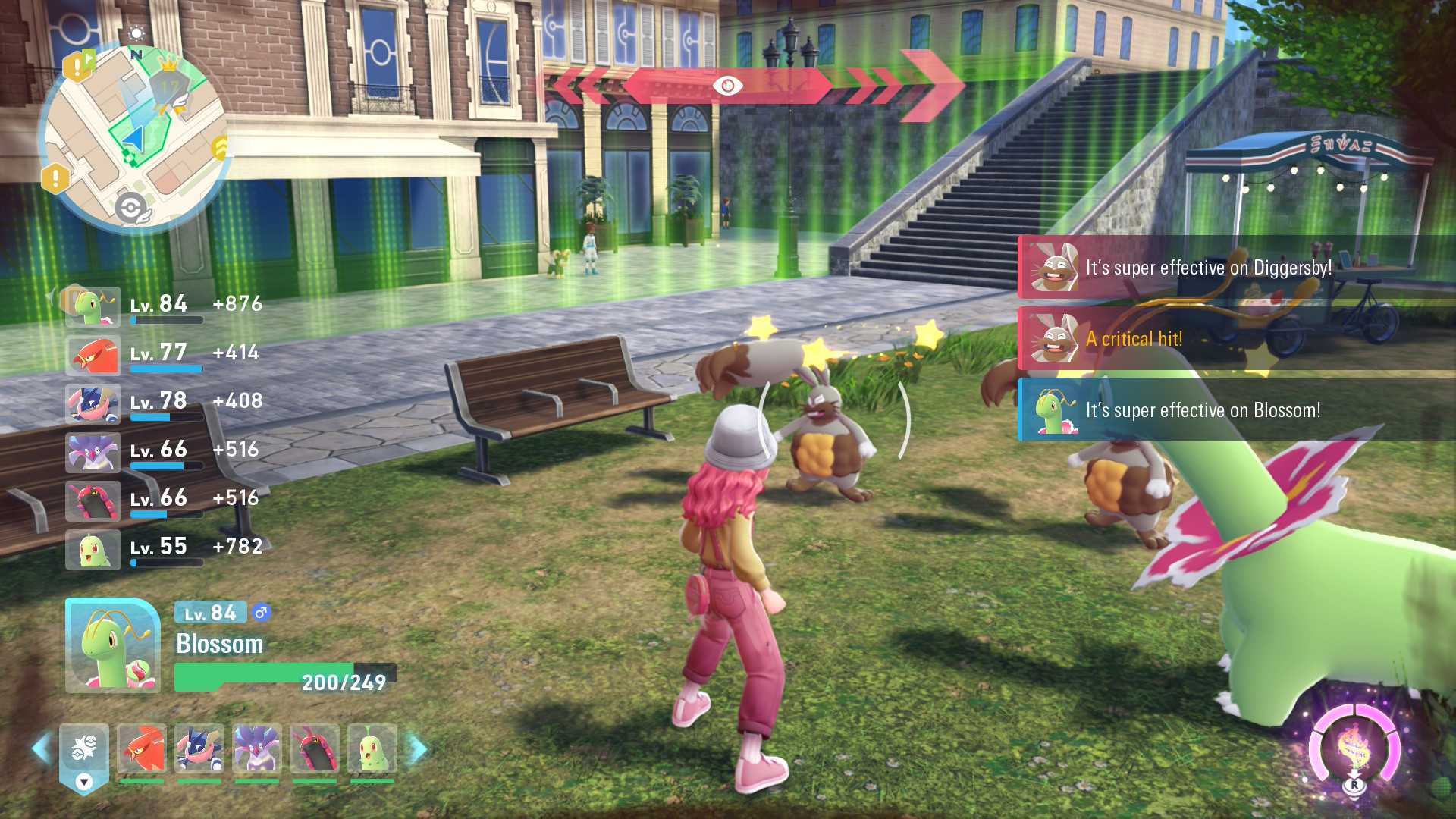Switch to Scizor in the bottom switch bar
The width and height of the screenshot is (1456, 819).
click(x=142, y=749)
